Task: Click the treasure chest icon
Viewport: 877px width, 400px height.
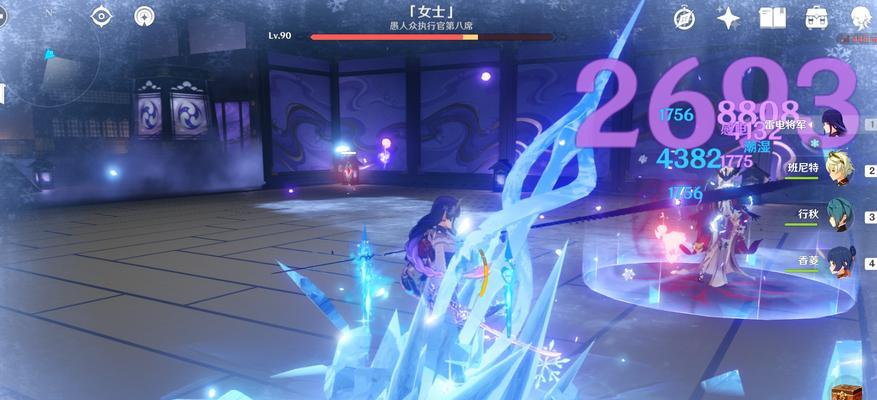Action: pos(847,388)
